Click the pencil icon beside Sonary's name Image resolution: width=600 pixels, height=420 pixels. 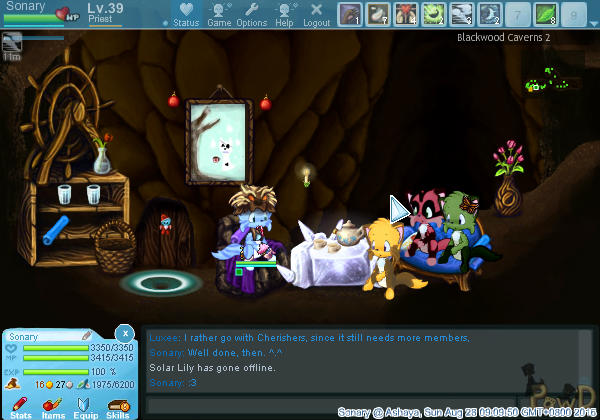coord(86,336)
